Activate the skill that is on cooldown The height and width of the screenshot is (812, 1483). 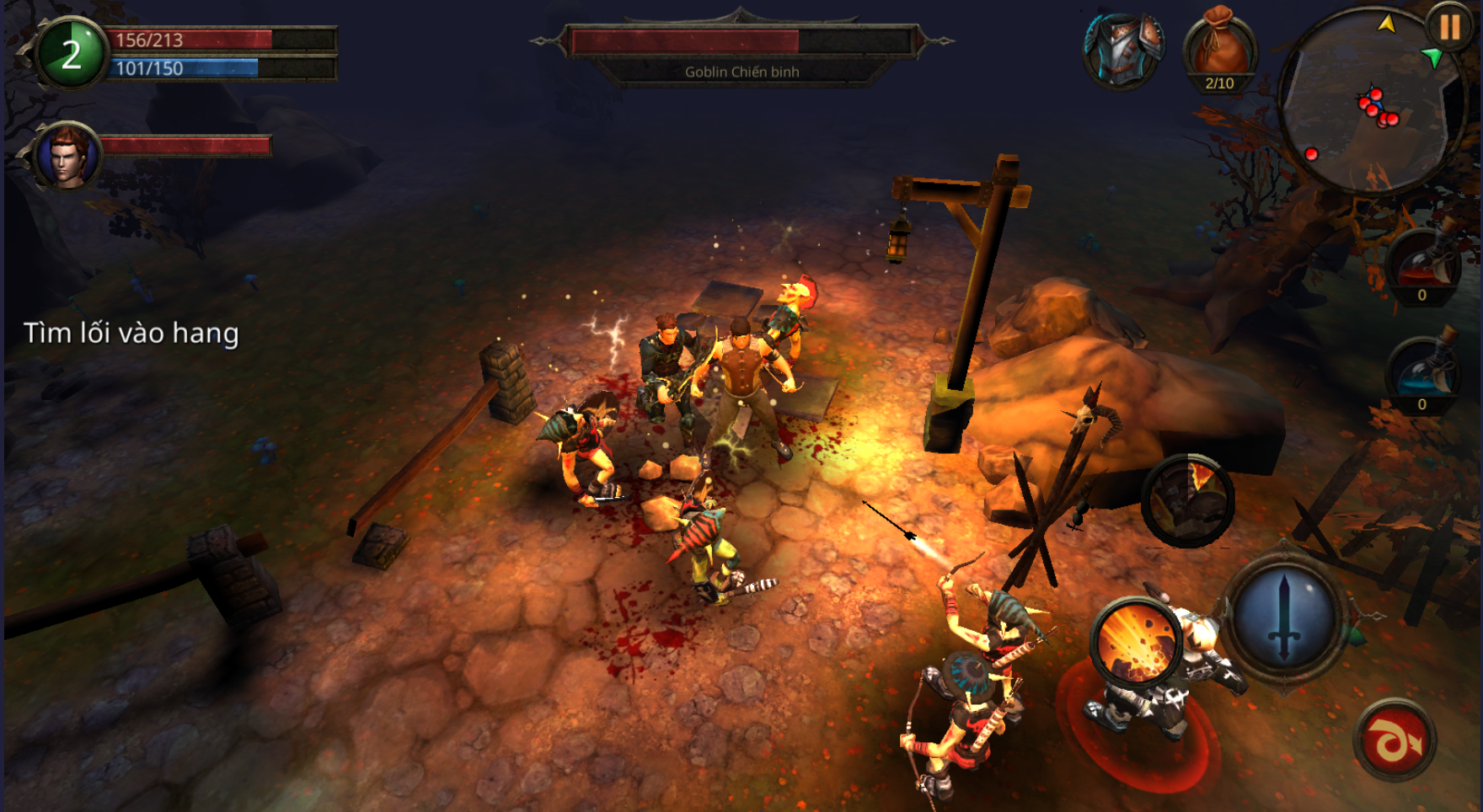(x=1187, y=500)
